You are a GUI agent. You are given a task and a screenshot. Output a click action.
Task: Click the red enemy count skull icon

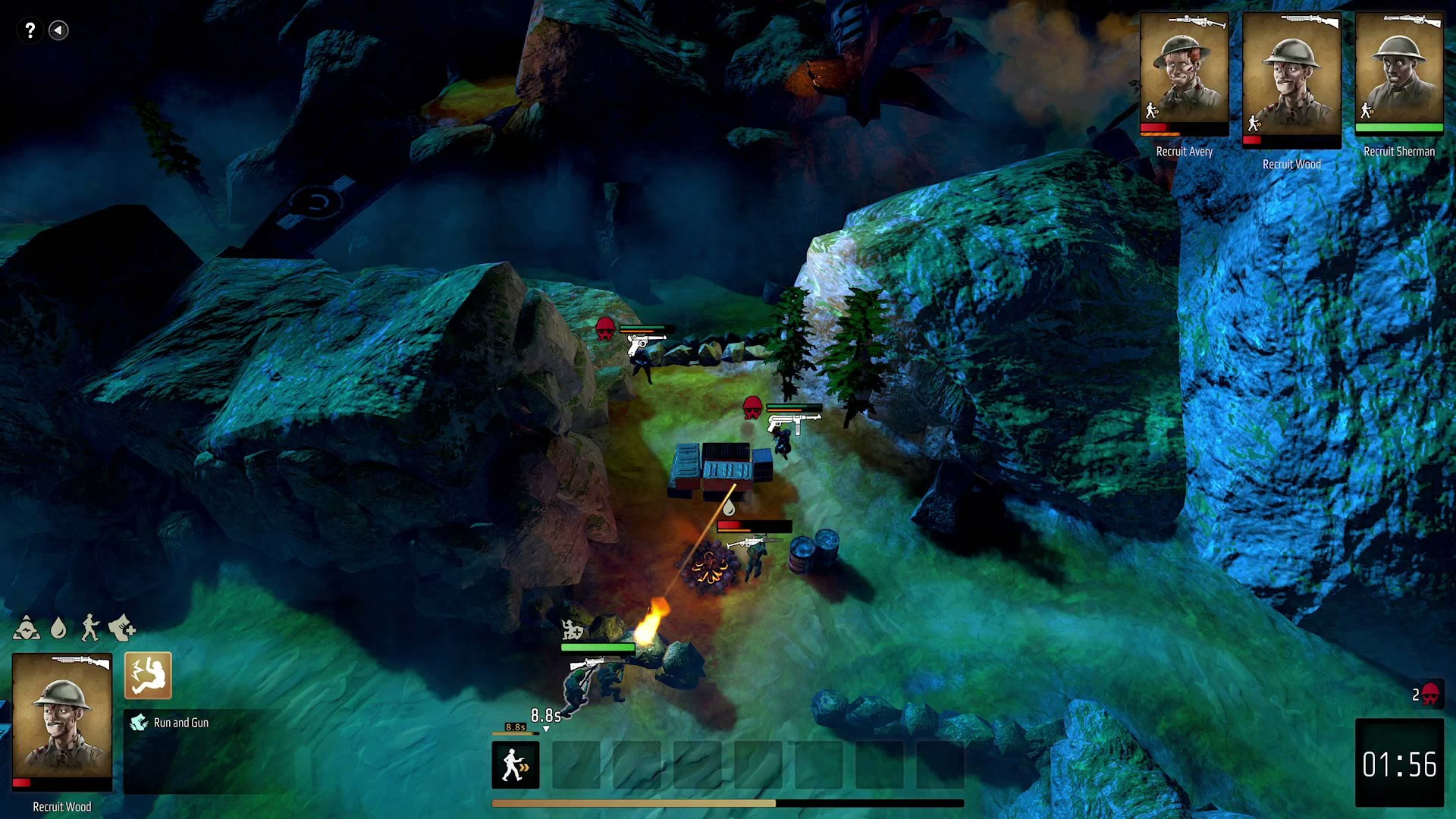click(x=1429, y=694)
